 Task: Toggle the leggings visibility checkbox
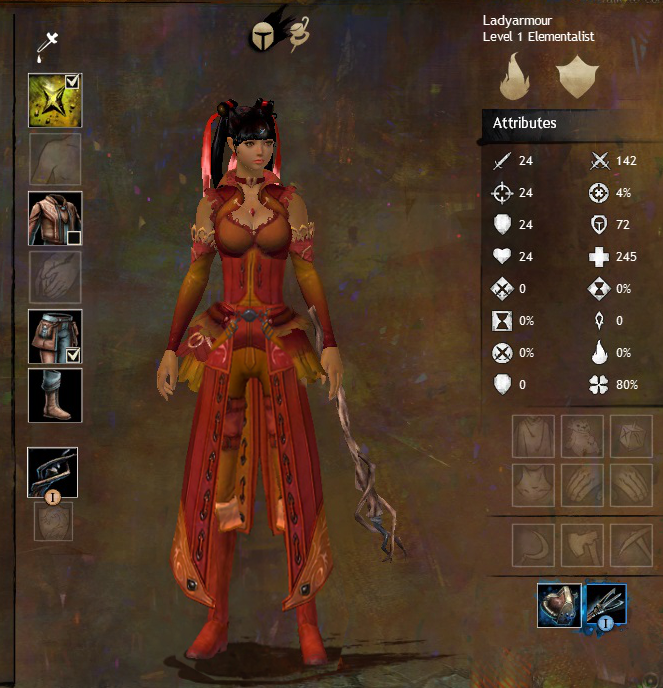click(73, 352)
